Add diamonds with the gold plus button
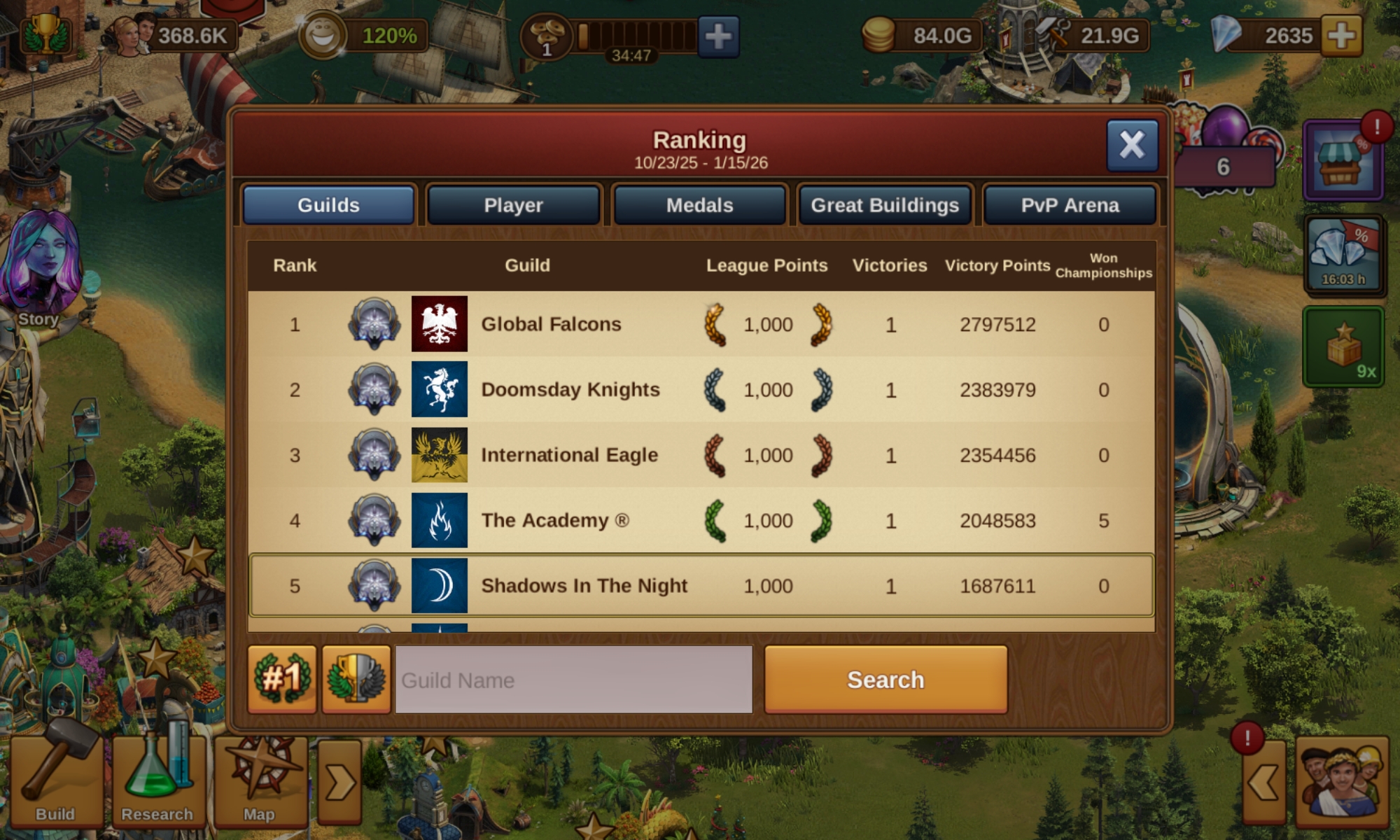Viewport: 1400px width, 840px height. coord(1341,36)
